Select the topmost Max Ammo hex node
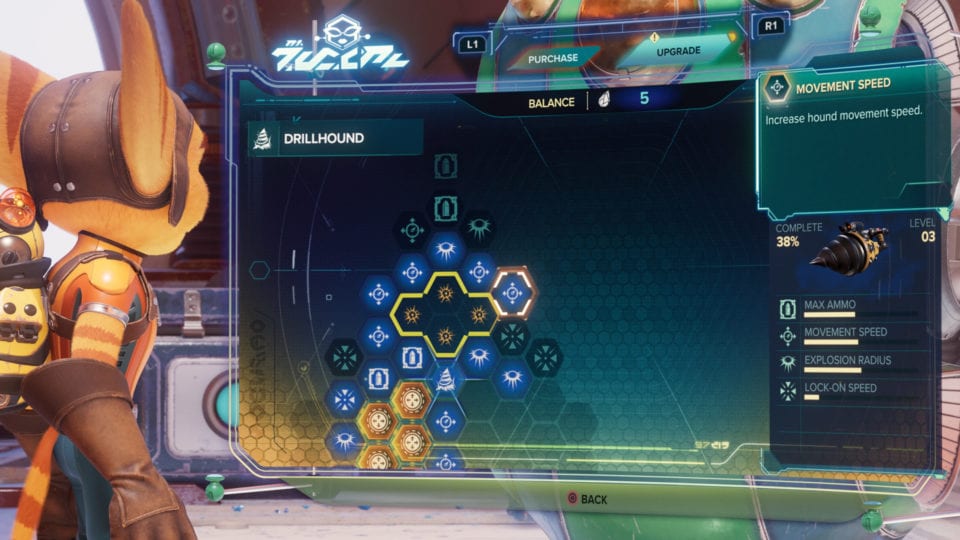Screen dimensions: 960x540 446,166
